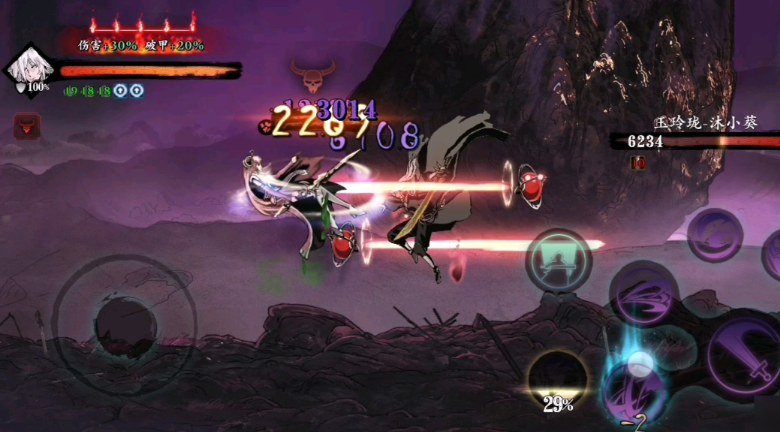Trigger the 29% golden ultimate orb

[557, 378]
